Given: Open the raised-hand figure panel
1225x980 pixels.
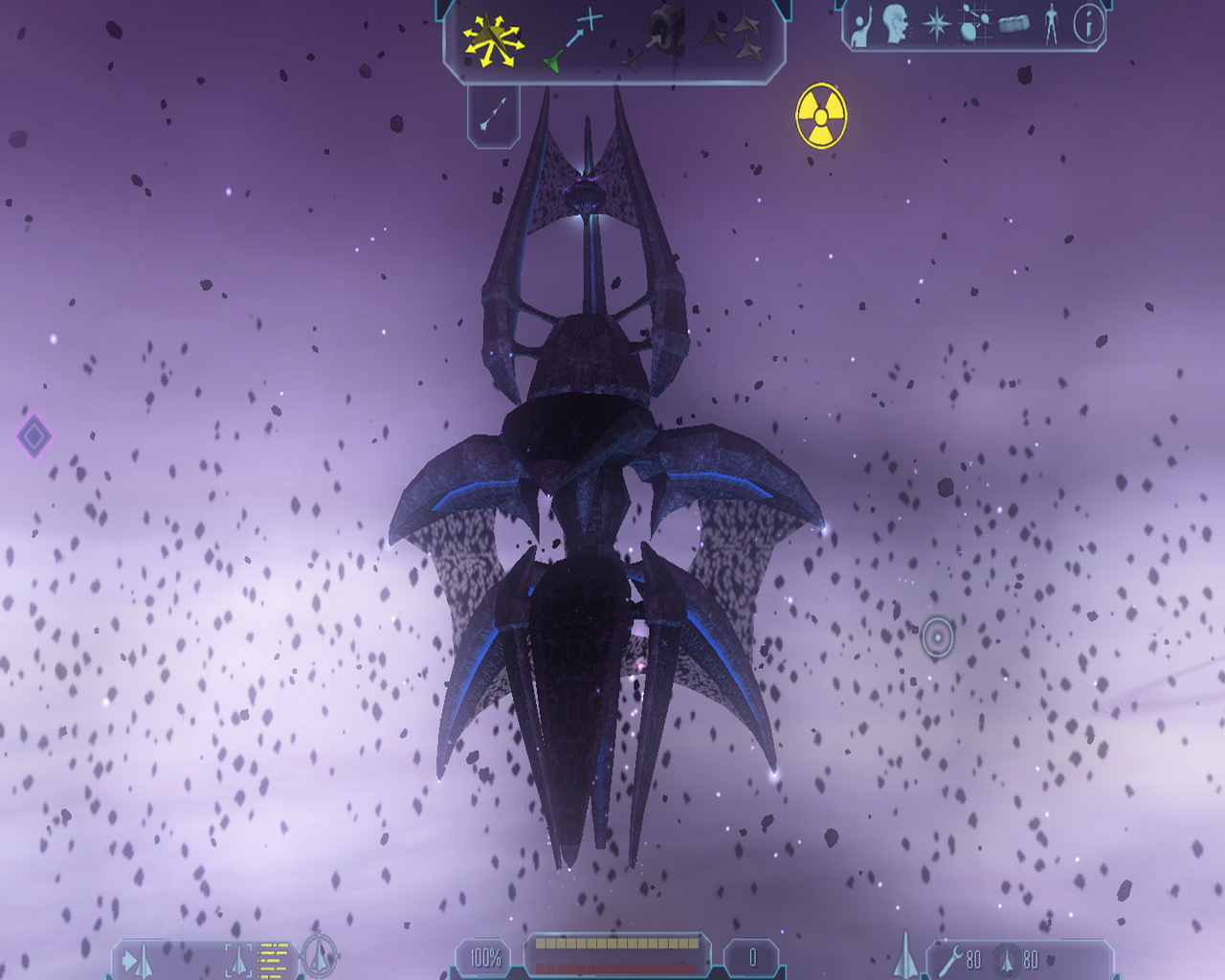Looking at the screenshot, I should tap(861, 27).
